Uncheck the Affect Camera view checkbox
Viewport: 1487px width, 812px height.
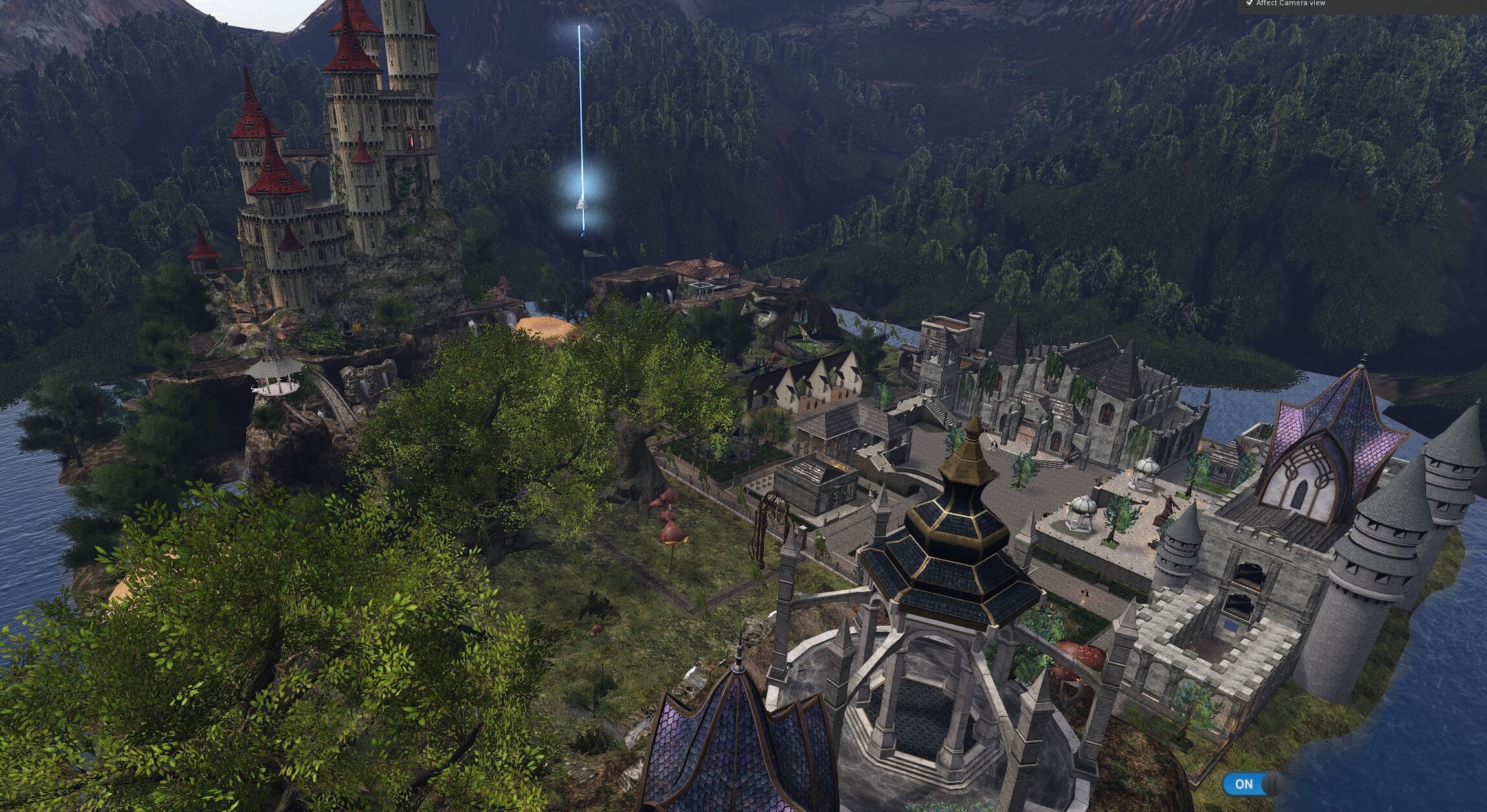pos(1231,3)
